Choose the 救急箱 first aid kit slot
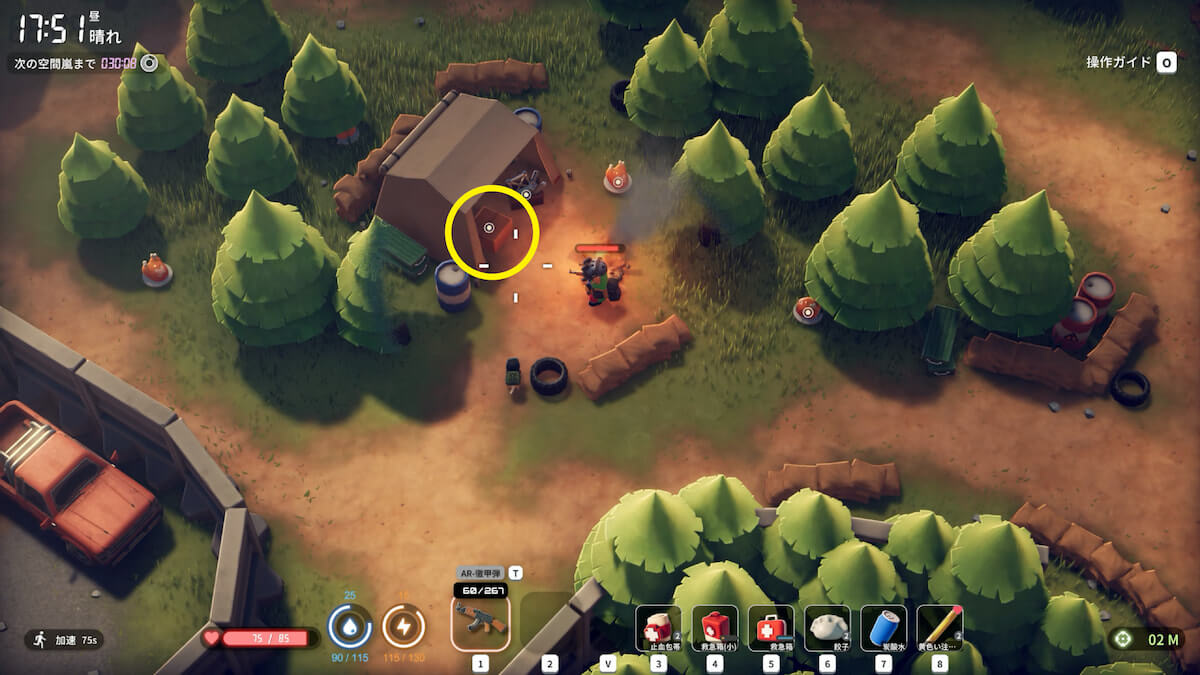This screenshot has height=675, width=1200. click(x=771, y=628)
